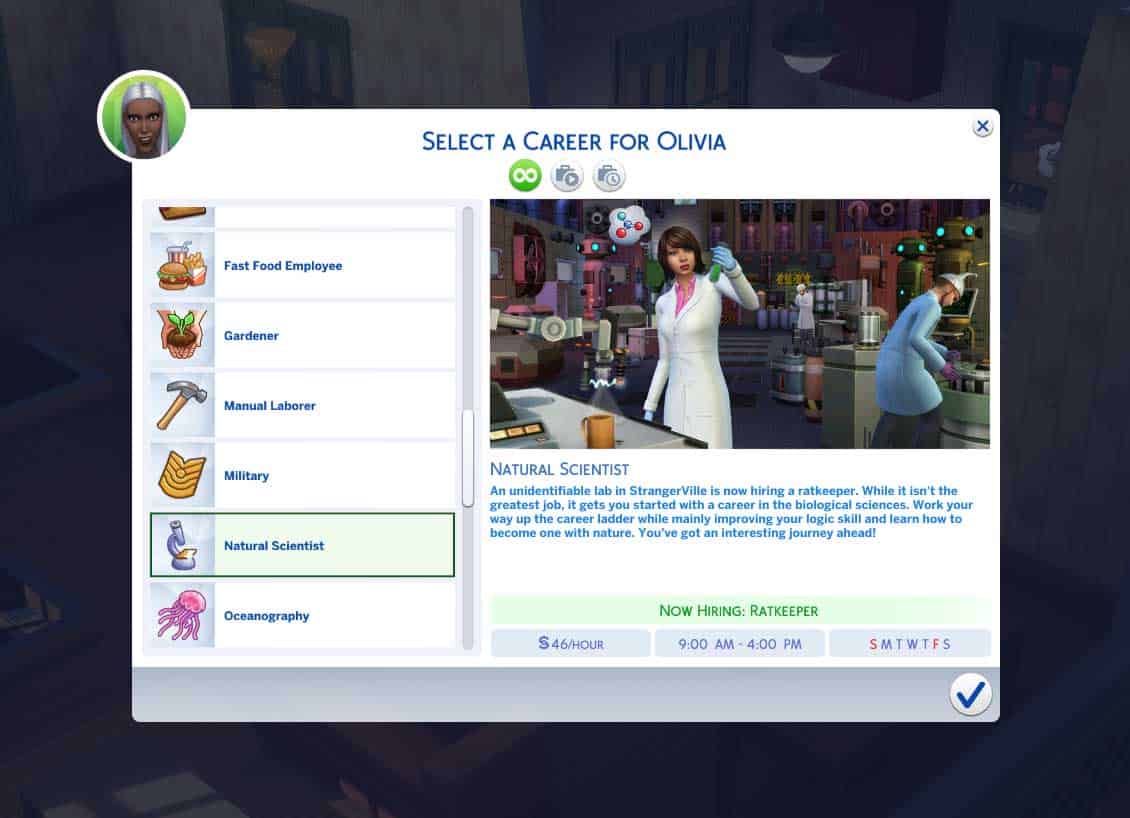Choose the Gardener career row
The height and width of the screenshot is (818, 1130).
point(302,336)
